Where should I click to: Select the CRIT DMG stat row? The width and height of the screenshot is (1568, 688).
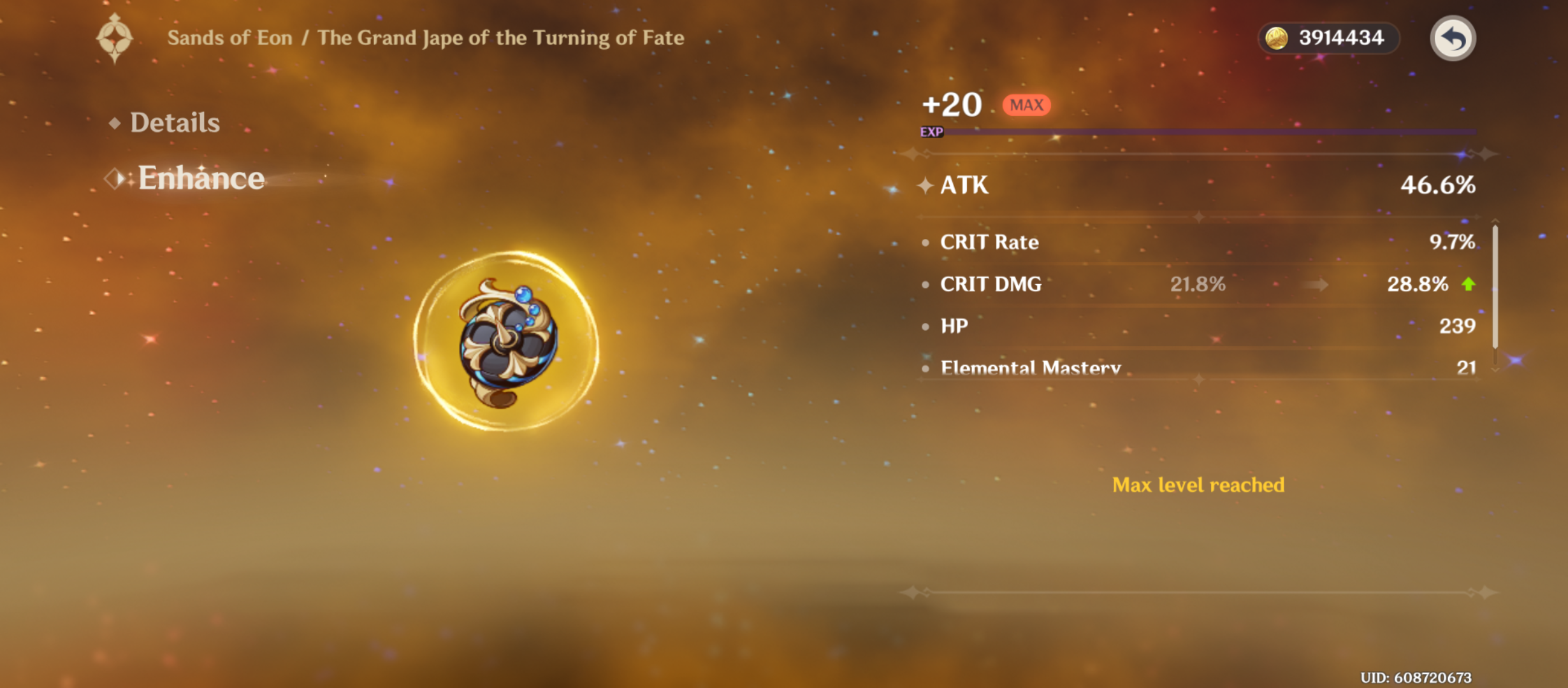[1198, 285]
